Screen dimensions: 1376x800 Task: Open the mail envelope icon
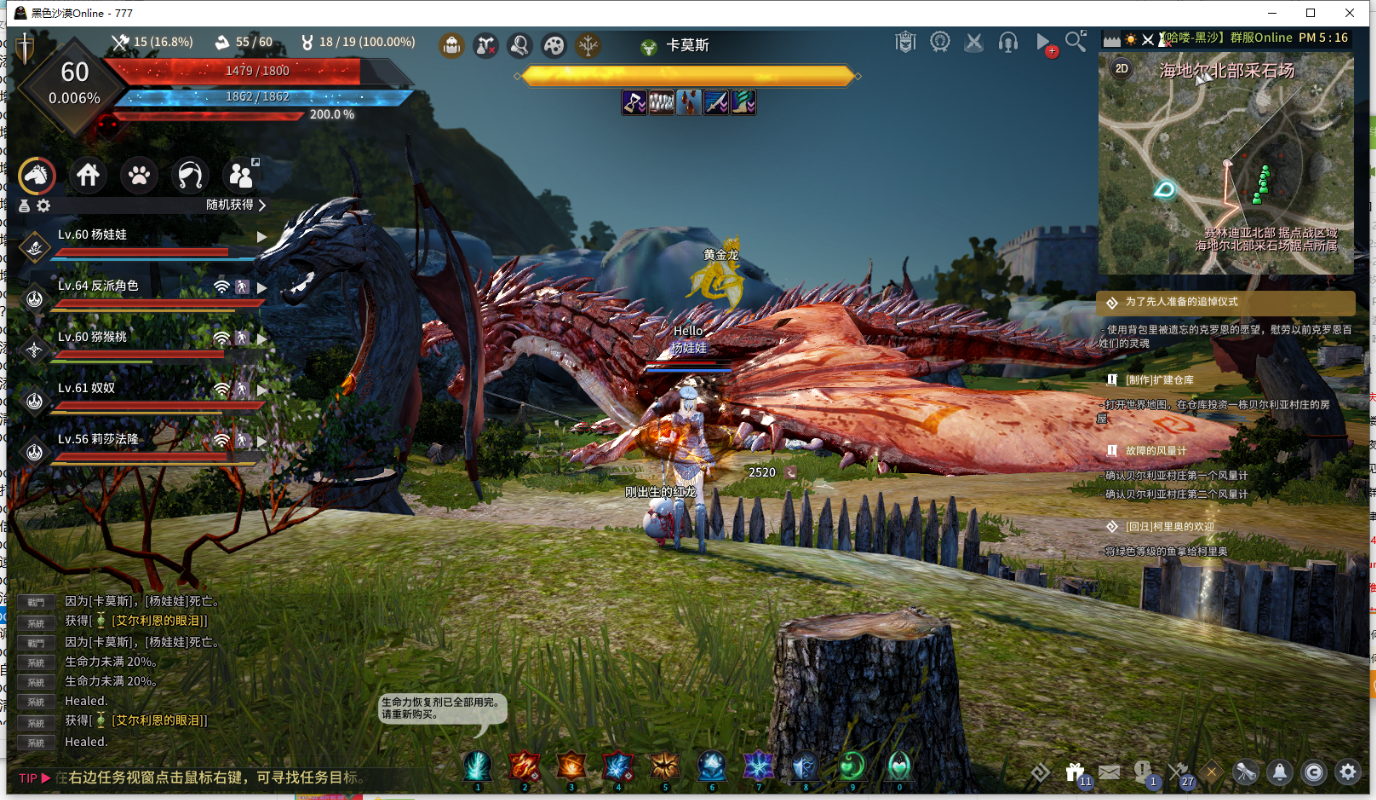click(1109, 772)
